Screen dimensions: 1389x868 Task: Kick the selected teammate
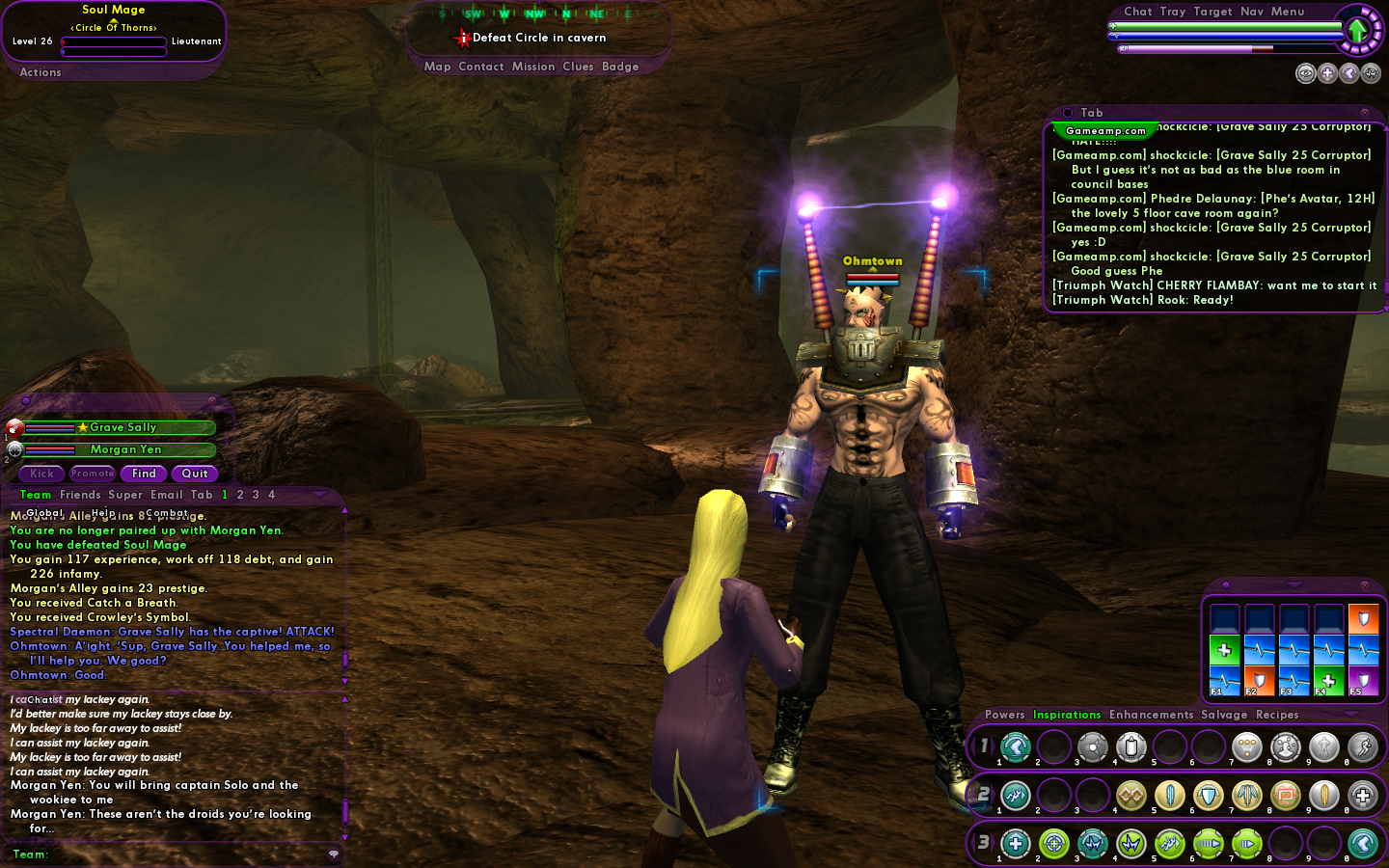coord(41,474)
